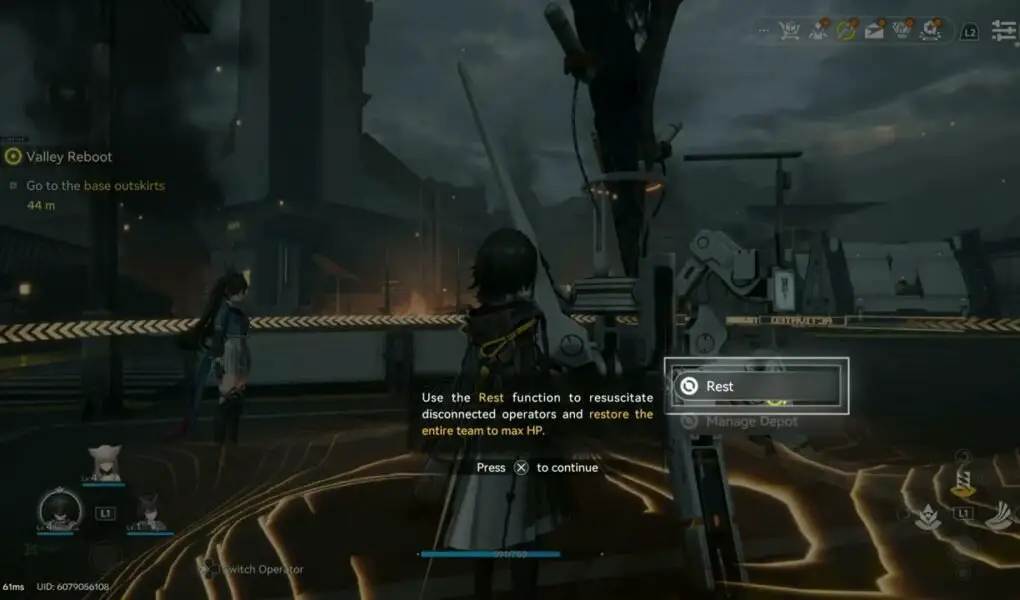Select the highlighted Rest option
The image size is (1020, 600).
click(756, 386)
